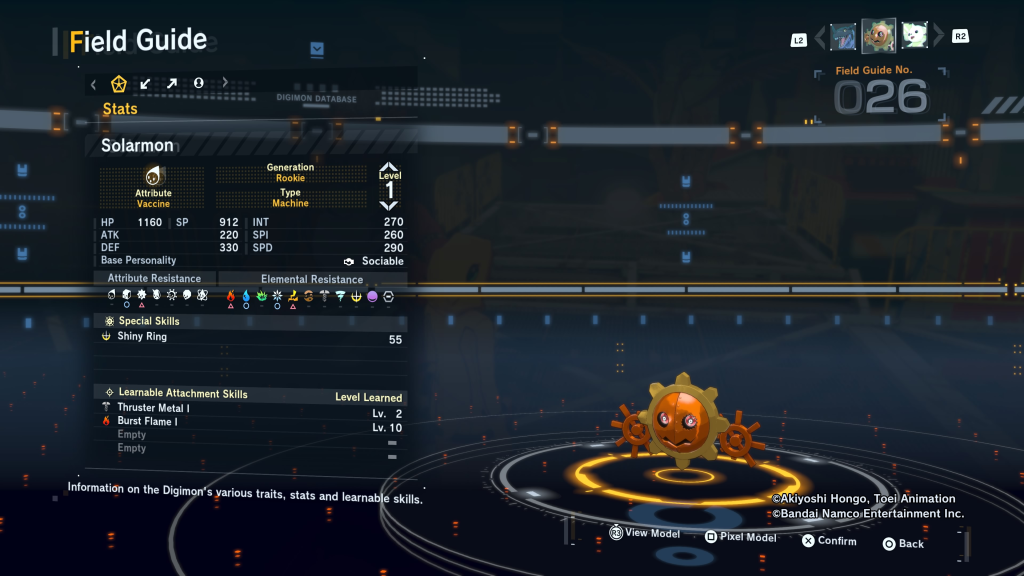The height and width of the screenshot is (576, 1024).
Task: Raise the level with the up arrow
Action: (x=389, y=168)
